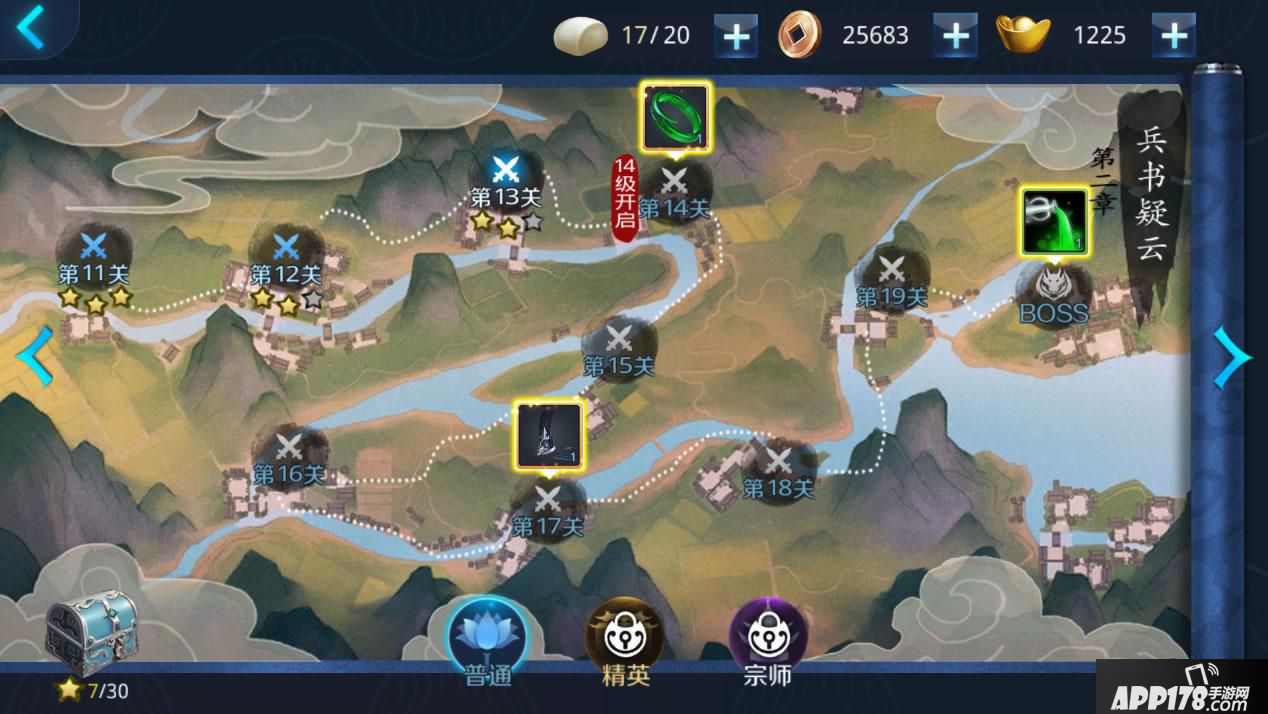The height and width of the screenshot is (714, 1268).
Task: Select locked stage 第14关
Action: 675,185
